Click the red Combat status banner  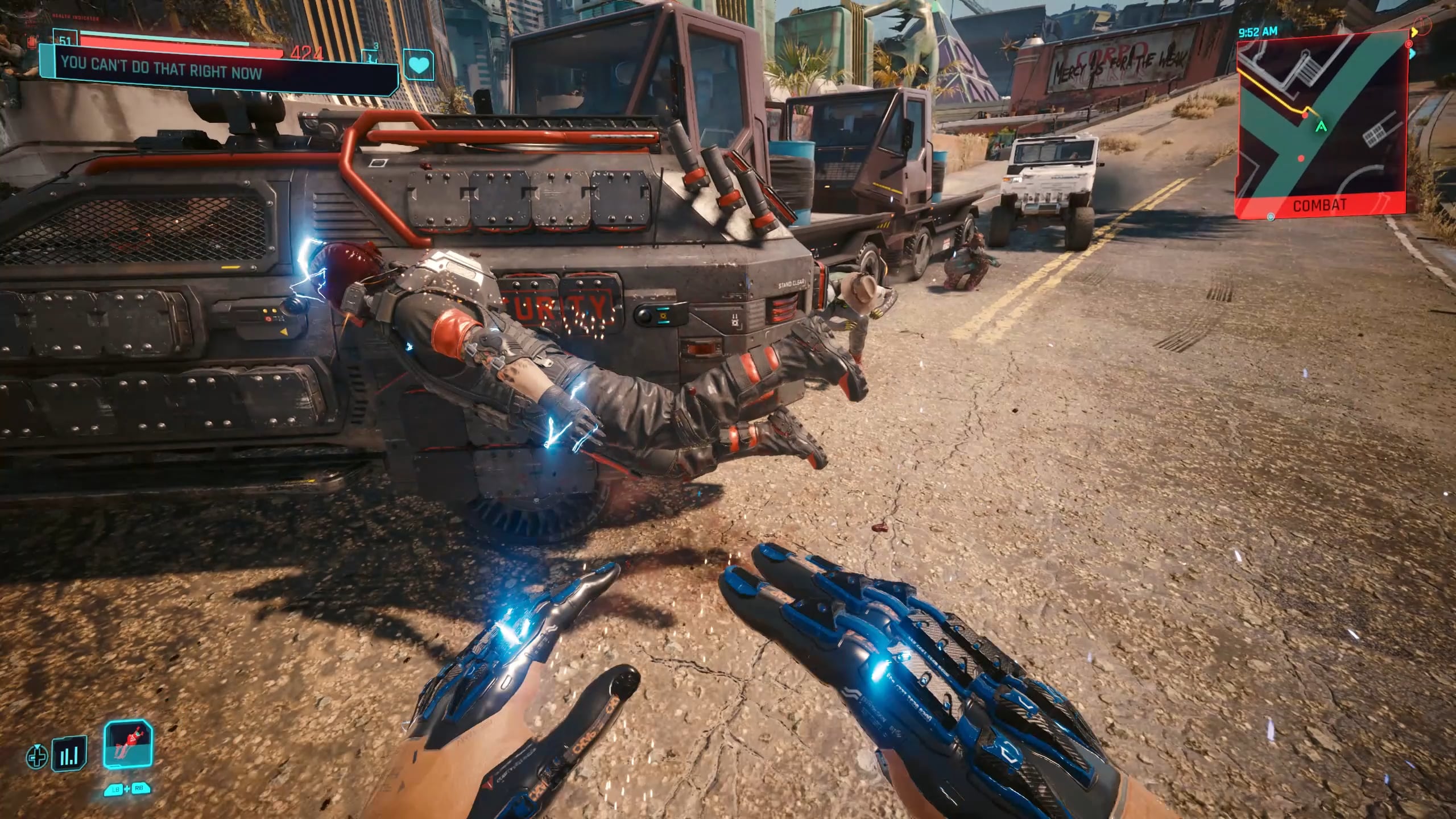[1319, 205]
